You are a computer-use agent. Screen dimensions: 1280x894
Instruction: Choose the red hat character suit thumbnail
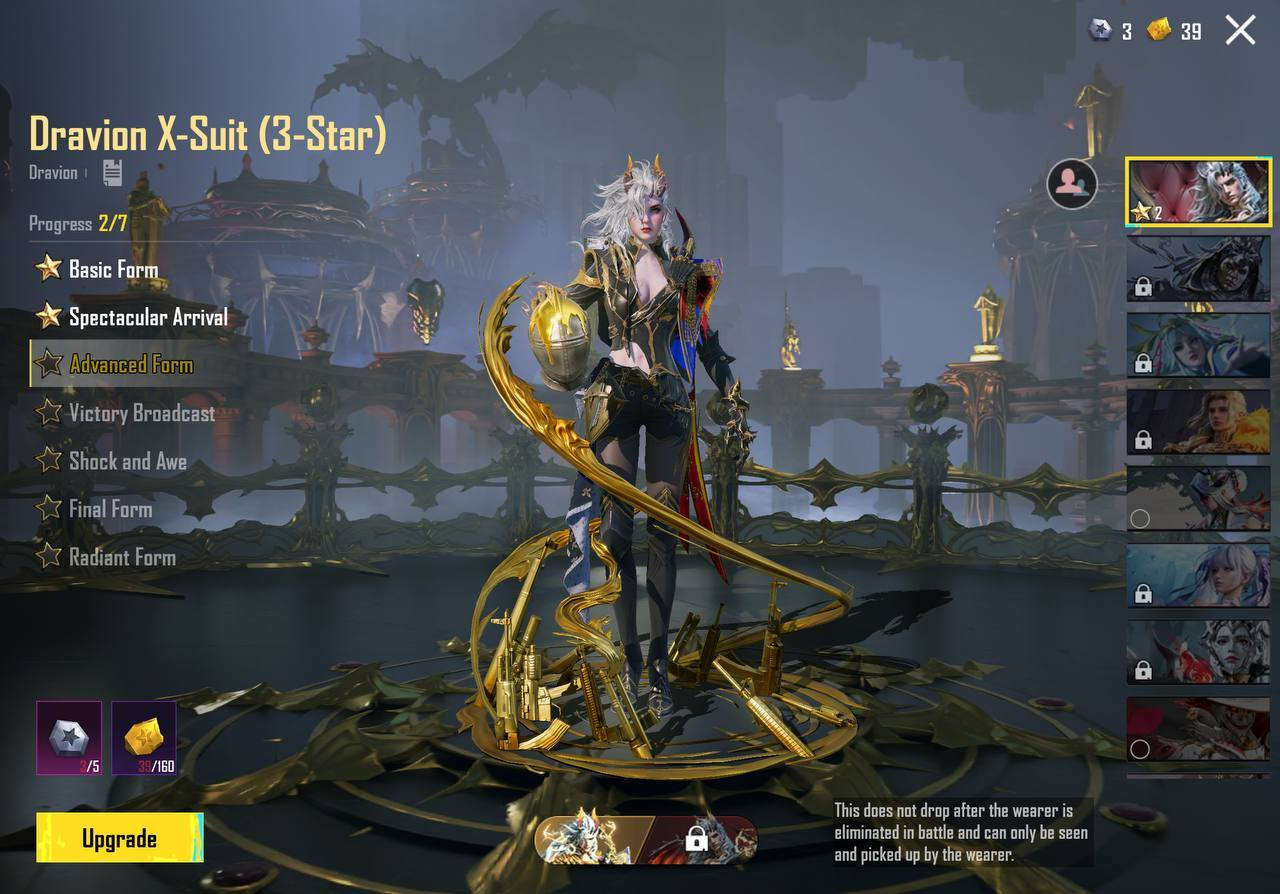click(1199, 729)
